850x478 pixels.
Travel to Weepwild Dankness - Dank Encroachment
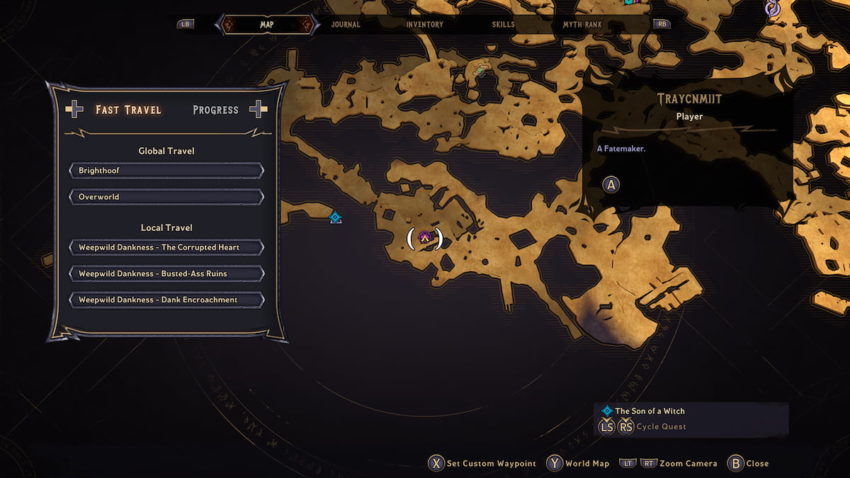point(166,299)
